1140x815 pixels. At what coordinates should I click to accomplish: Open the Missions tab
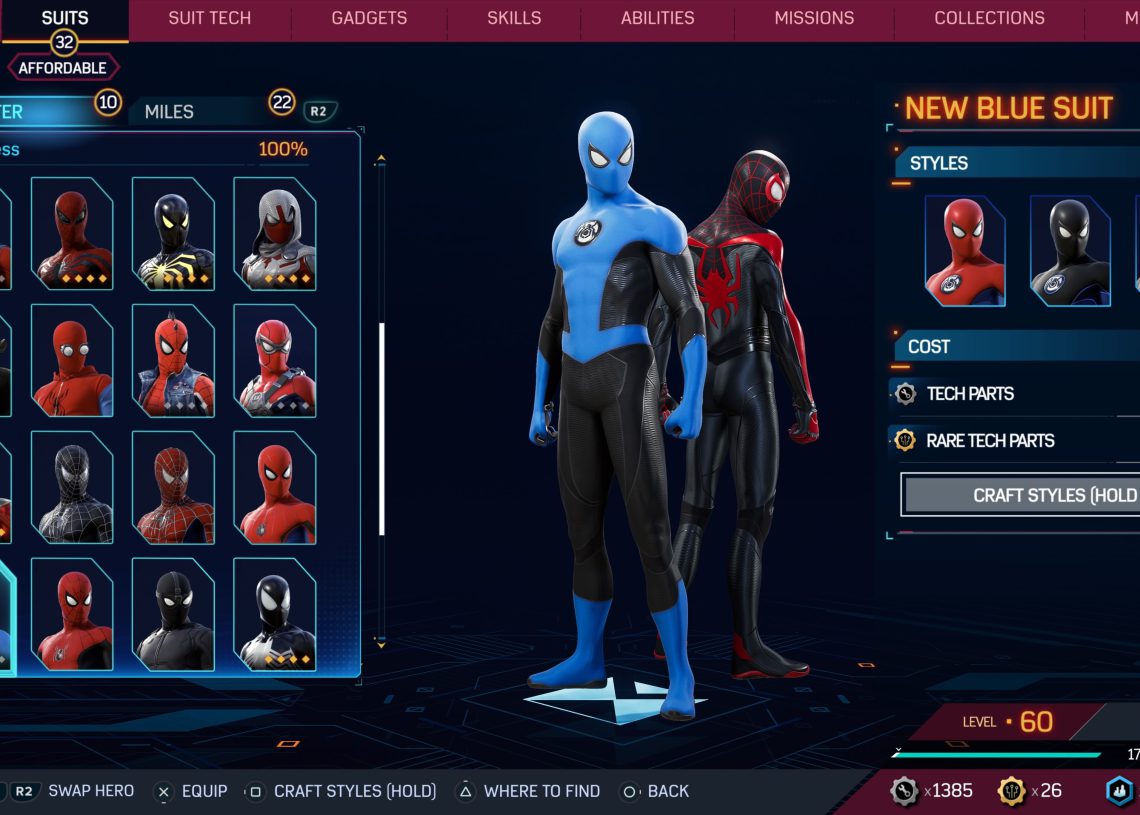click(x=814, y=18)
